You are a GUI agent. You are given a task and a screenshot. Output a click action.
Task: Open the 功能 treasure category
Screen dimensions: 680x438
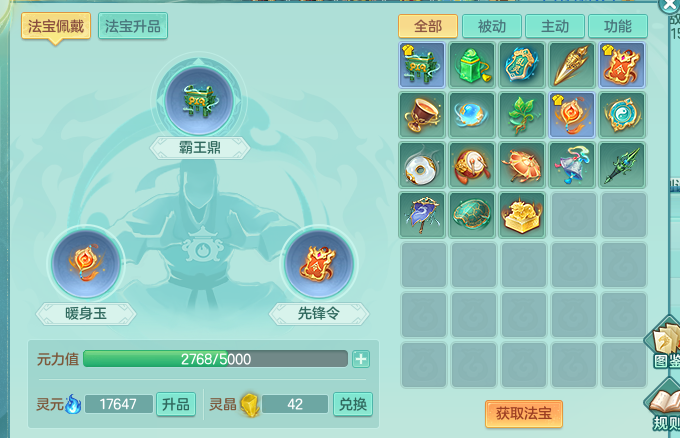point(617,26)
